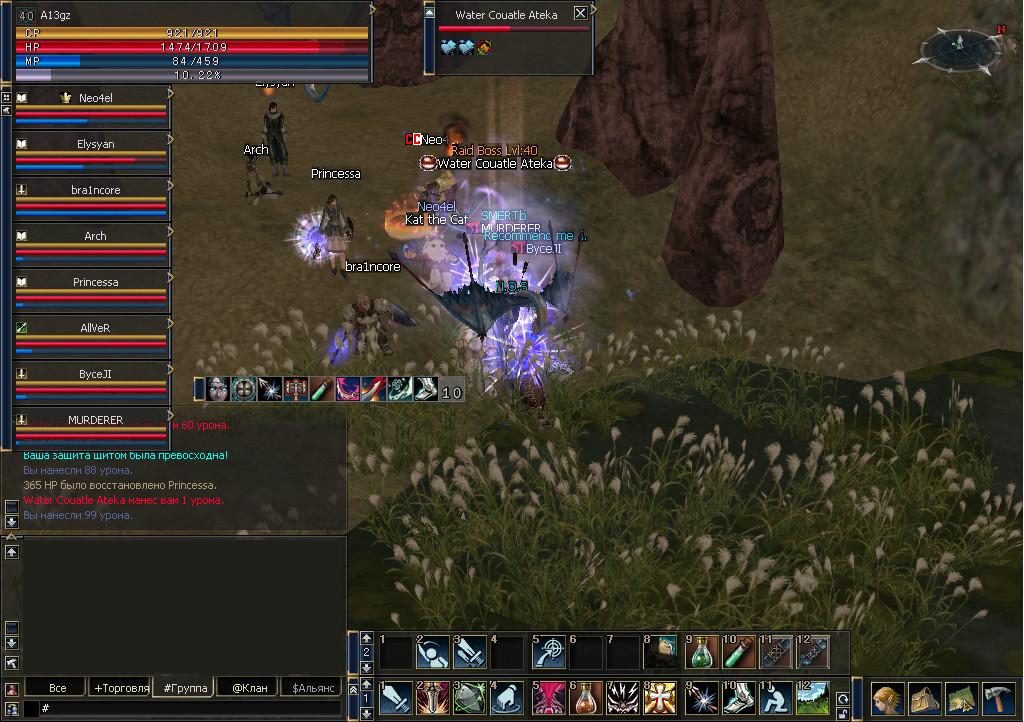The image size is (1024, 722).
Task: Click the chat input field
Action: pos(190,708)
